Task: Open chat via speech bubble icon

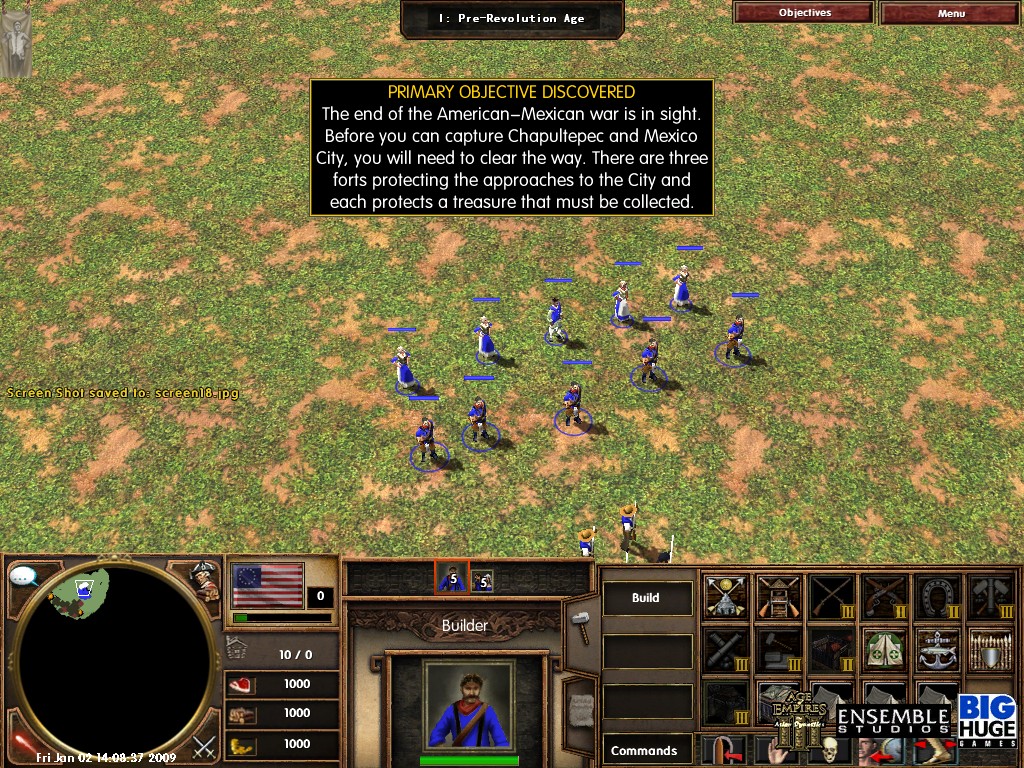Action: [24, 576]
